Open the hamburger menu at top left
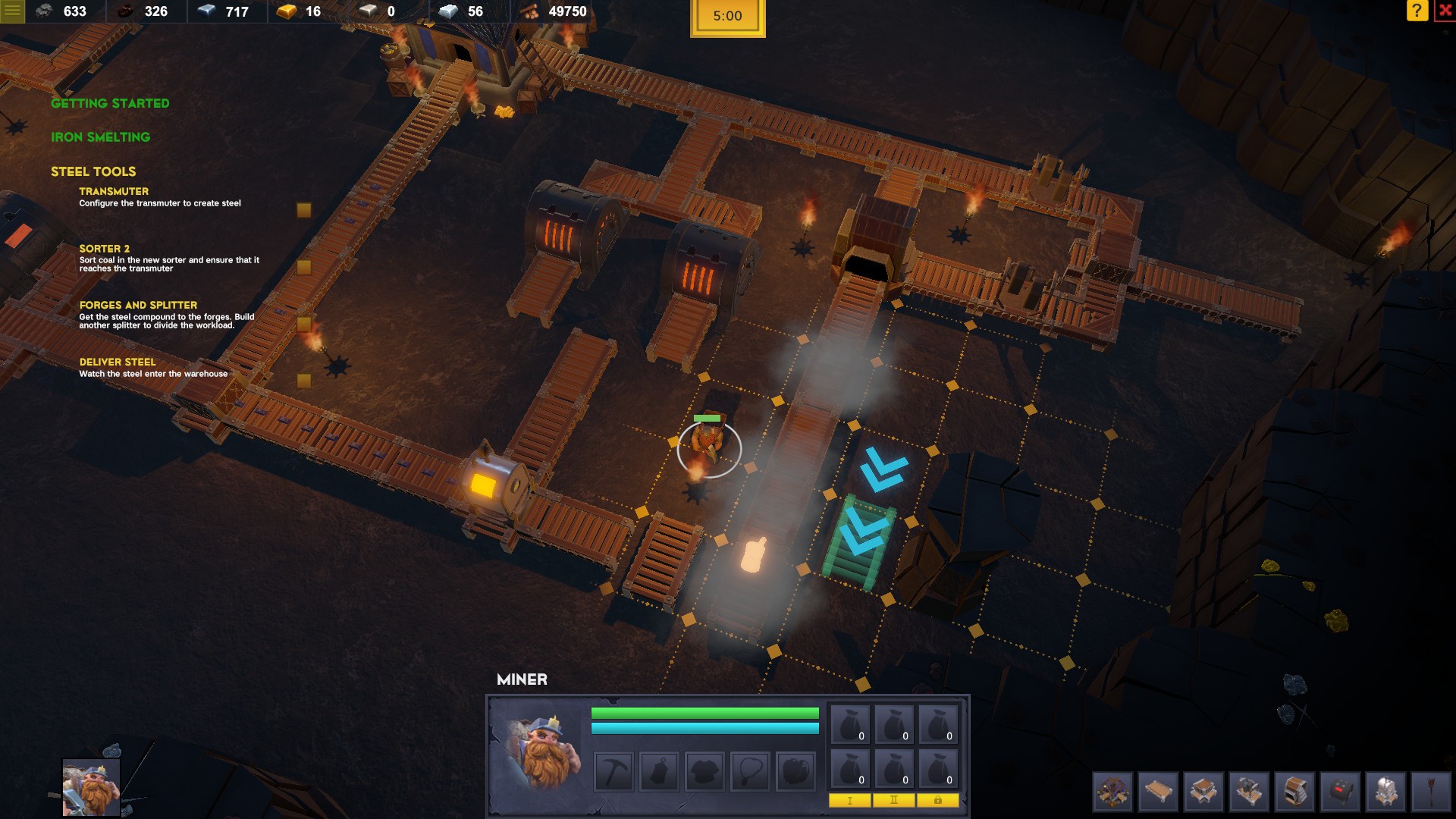Screen dimensions: 1456x819 (x=11, y=11)
